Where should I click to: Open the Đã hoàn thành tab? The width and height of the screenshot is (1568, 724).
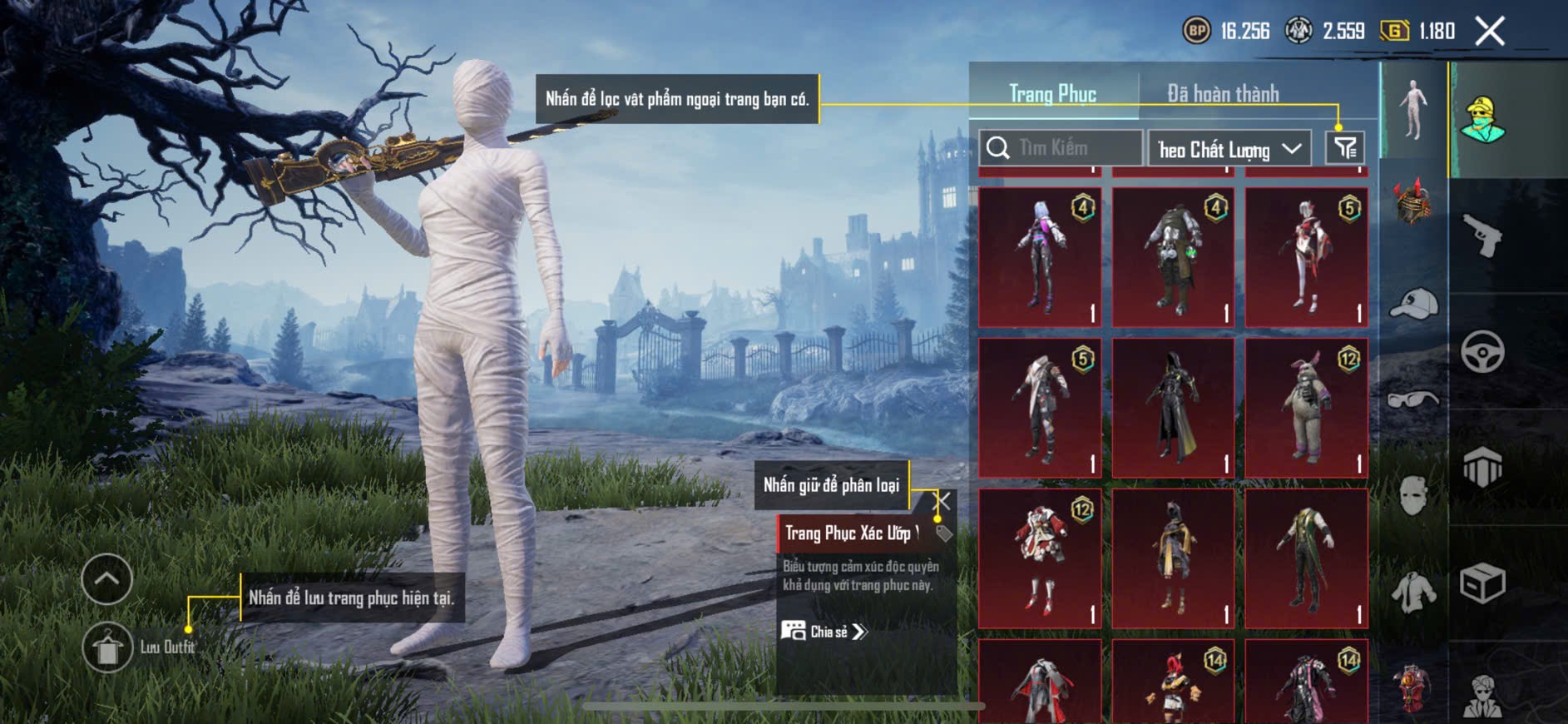coord(1222,94)
